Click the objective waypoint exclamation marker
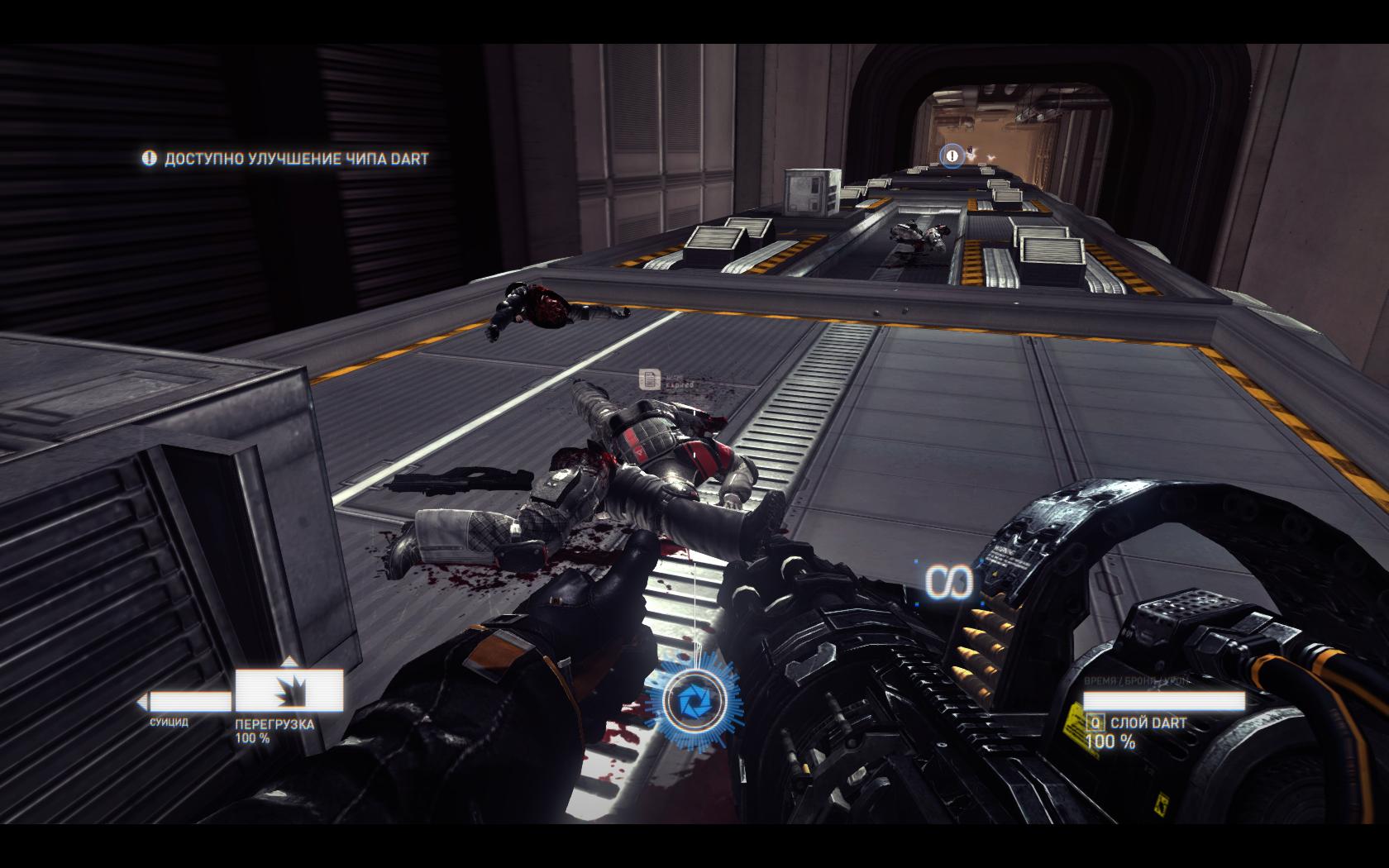This screenshot has width=1389, height=868. pos(952,155)
